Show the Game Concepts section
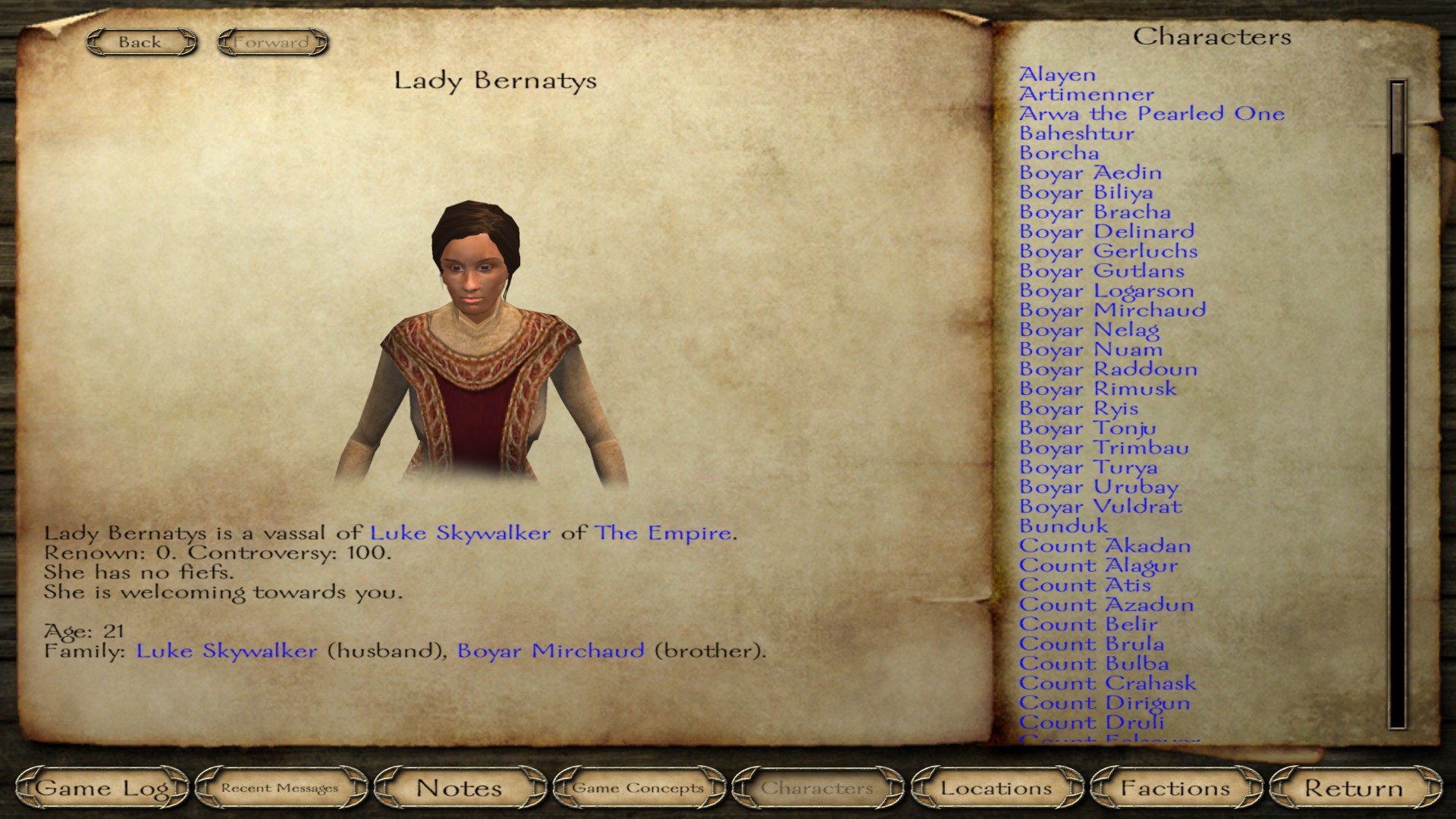Viewport: 1456px width, 819px height. [638, 788]
